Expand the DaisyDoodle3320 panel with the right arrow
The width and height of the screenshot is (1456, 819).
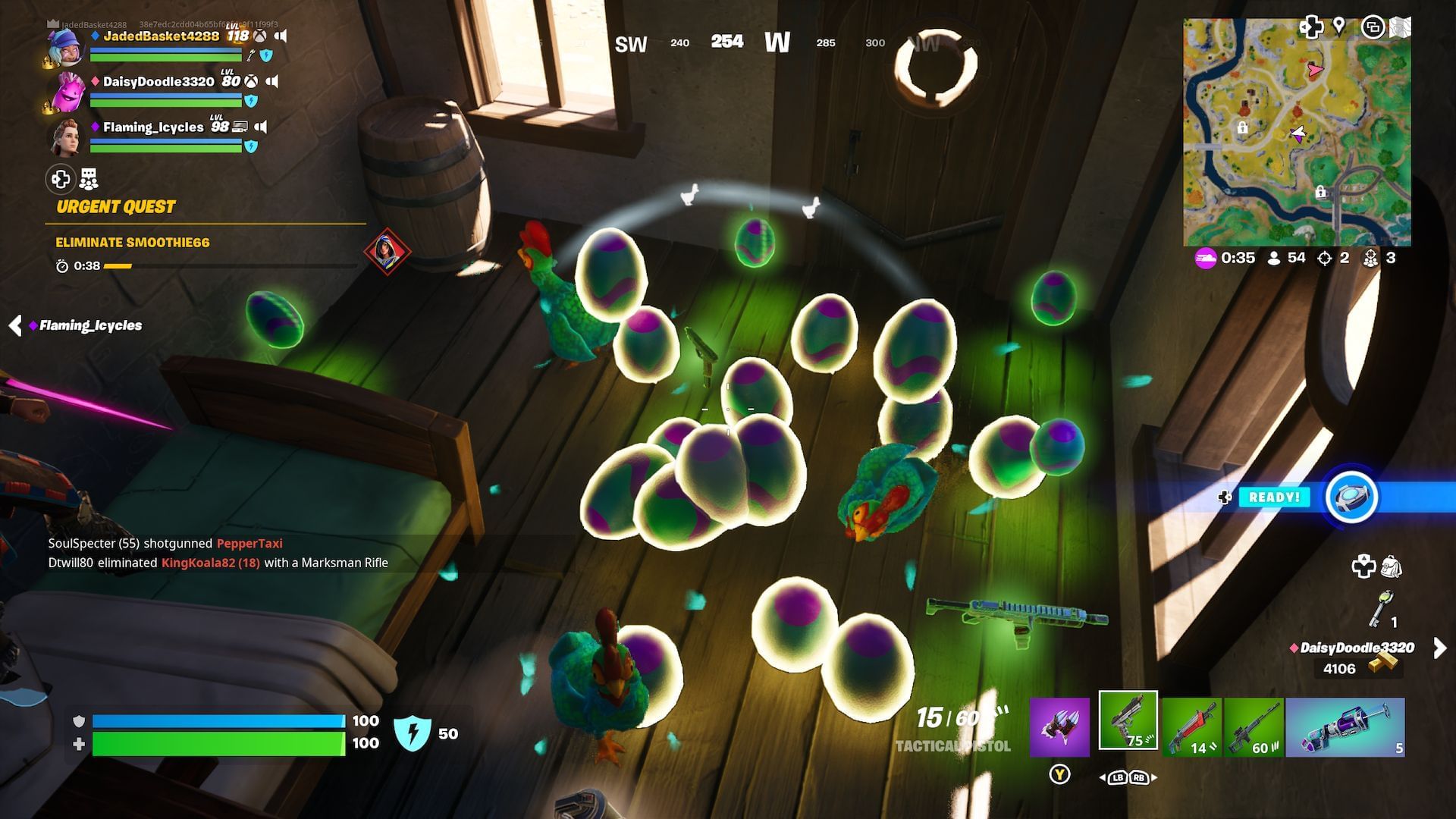click(1439, 648)
